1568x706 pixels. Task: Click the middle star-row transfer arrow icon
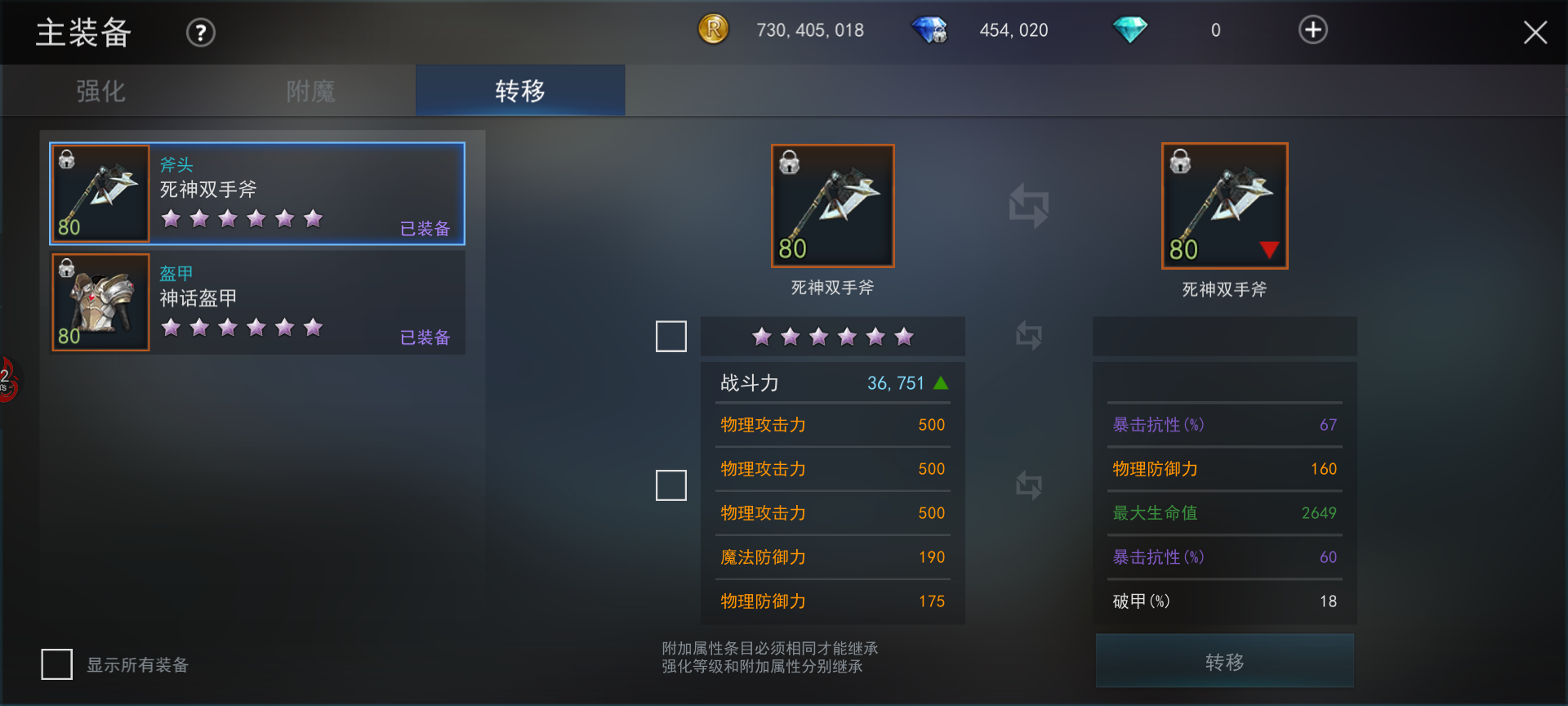[x=1027, y=336]
